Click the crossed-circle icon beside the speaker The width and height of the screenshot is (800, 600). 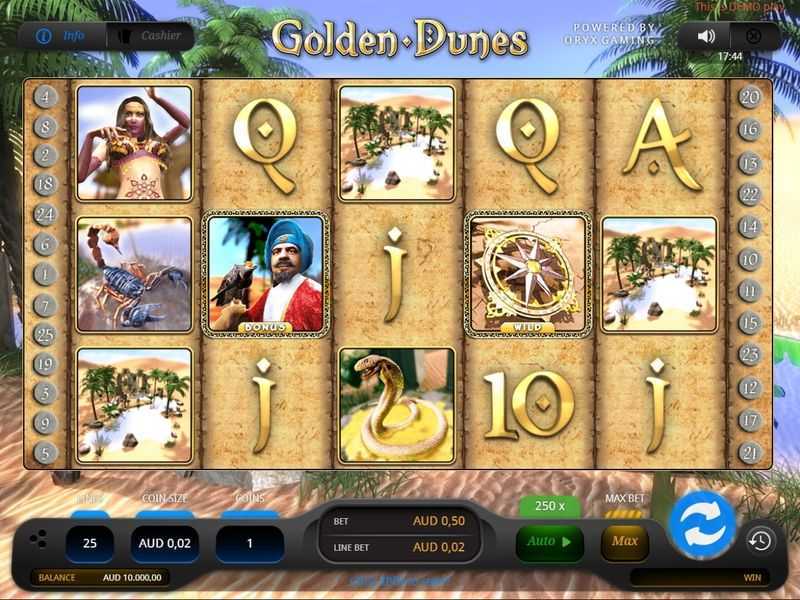click(754, 36)
